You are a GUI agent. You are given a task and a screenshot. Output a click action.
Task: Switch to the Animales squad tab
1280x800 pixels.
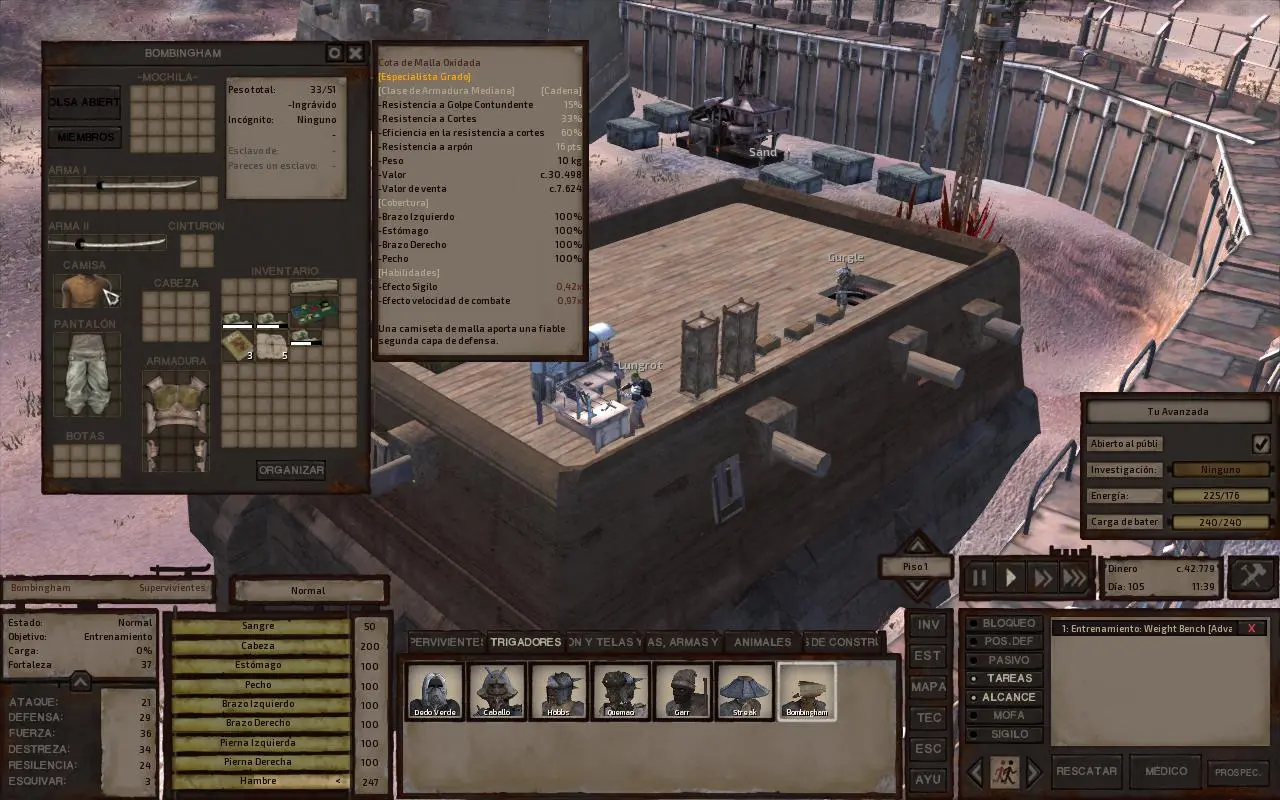[x=763, y=642]
